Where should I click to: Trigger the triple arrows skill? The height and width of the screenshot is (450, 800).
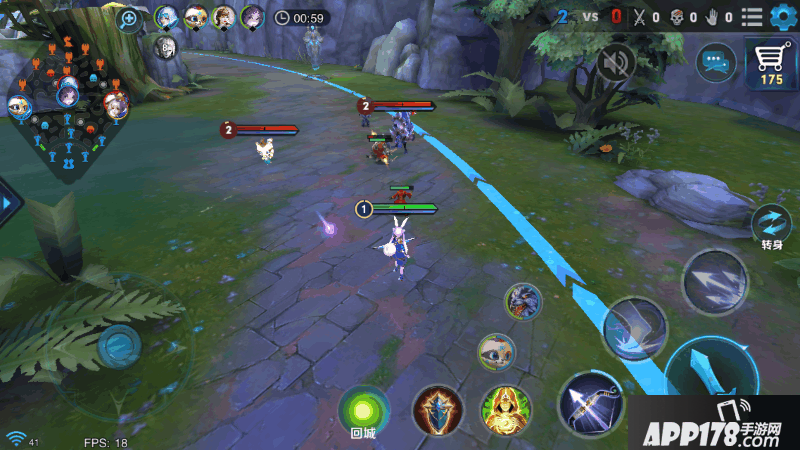tap(714, 282)
